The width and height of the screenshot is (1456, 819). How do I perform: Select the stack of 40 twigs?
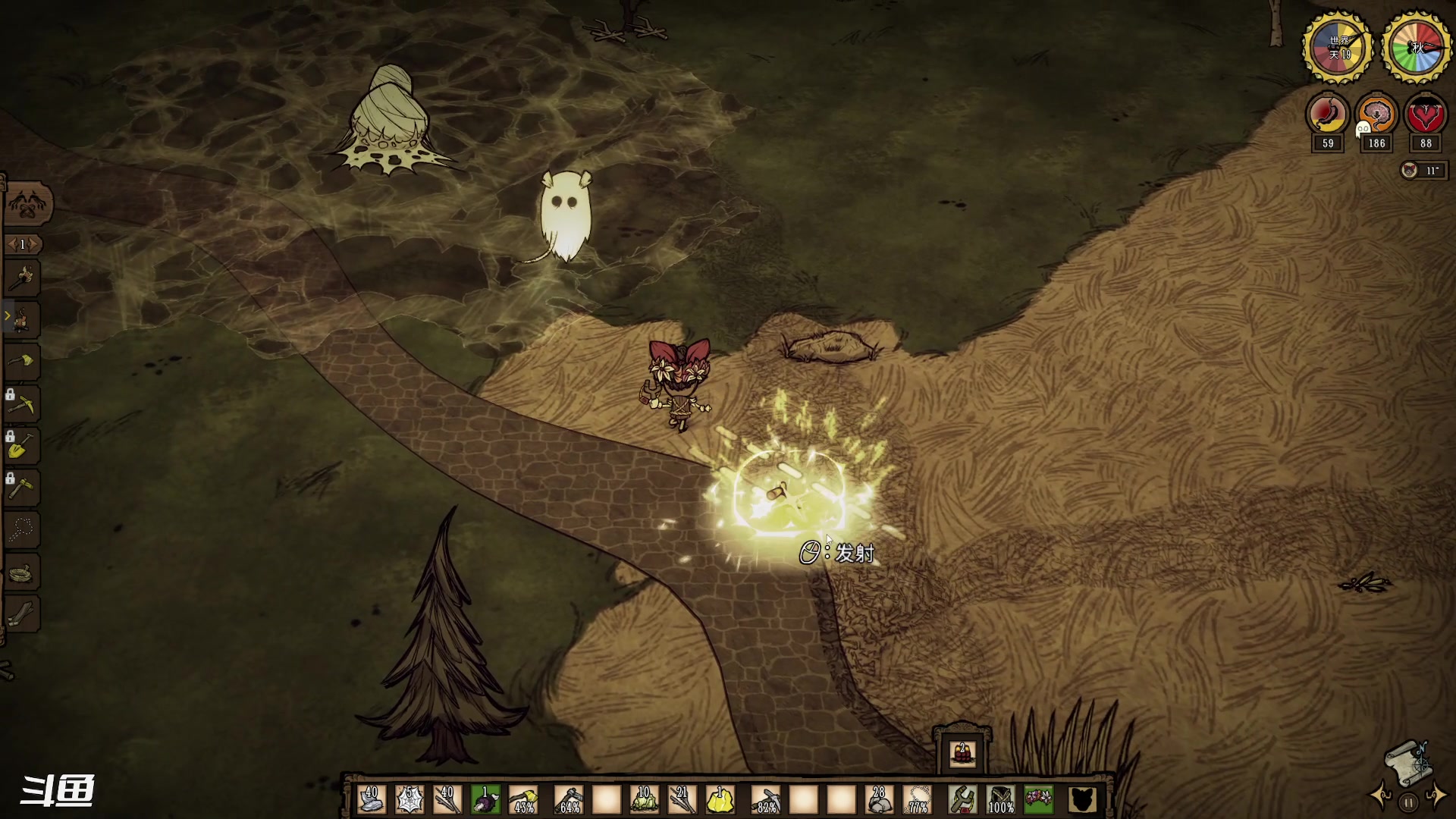pos(447,799)
